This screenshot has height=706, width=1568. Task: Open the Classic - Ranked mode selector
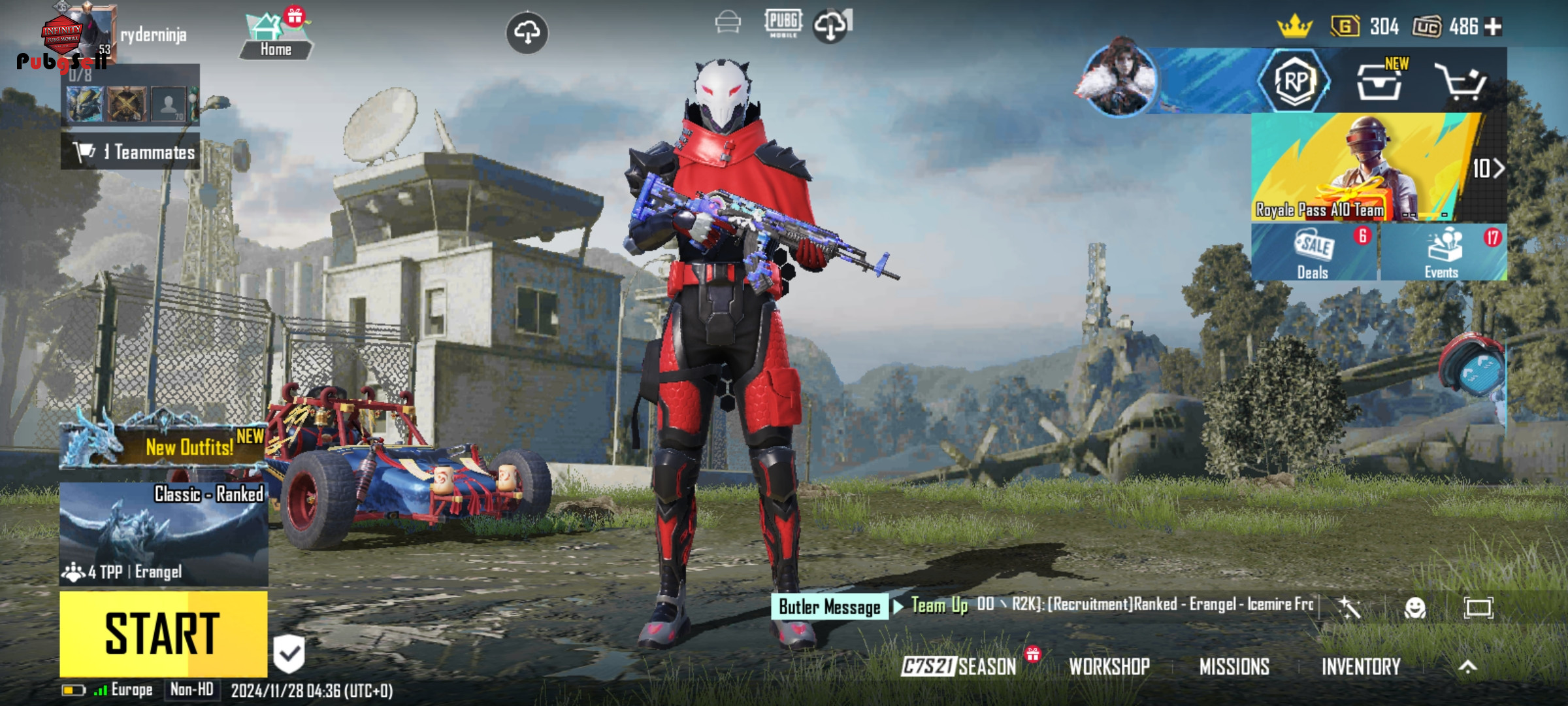coord(163,533)
